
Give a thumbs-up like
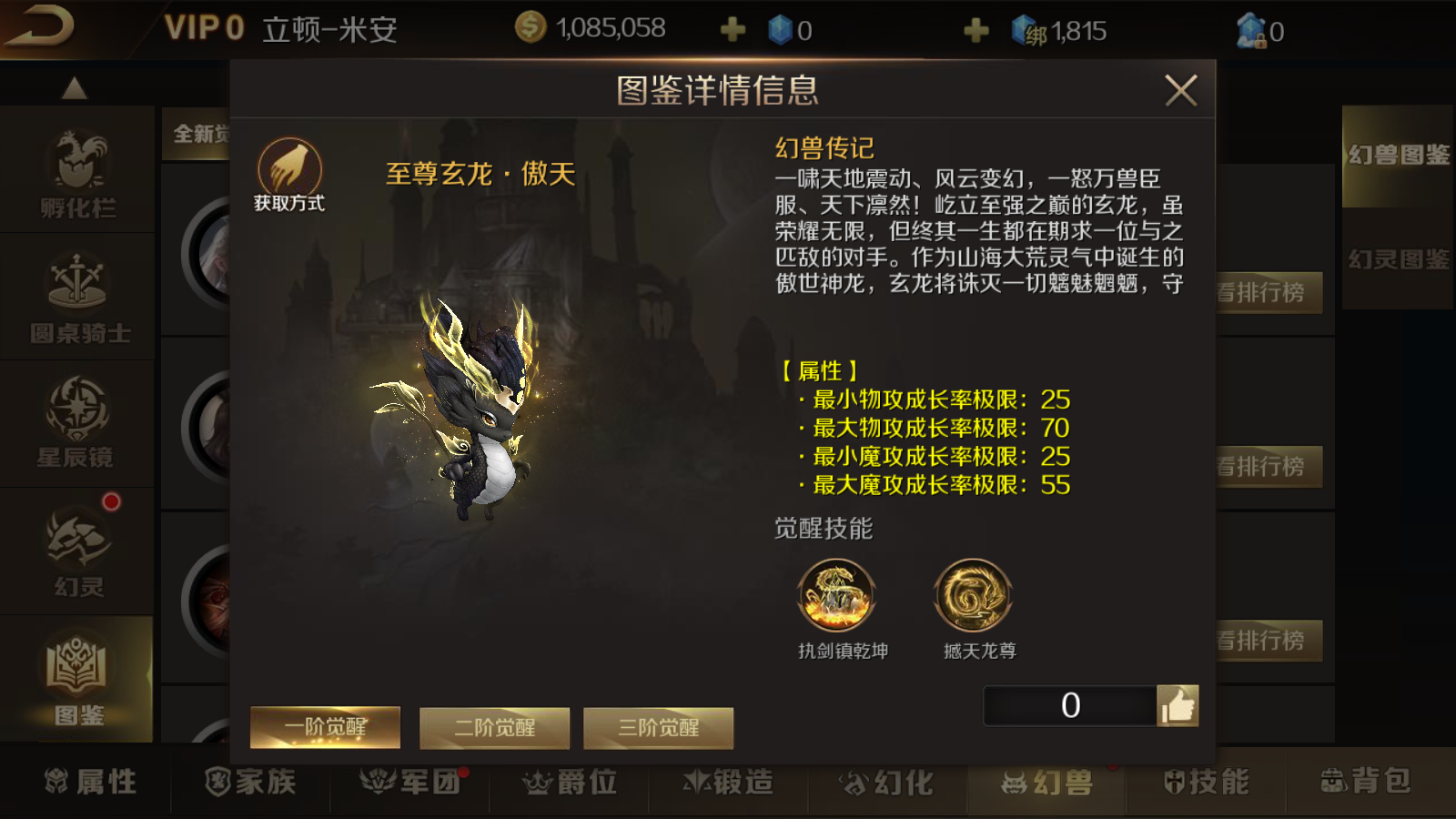point(1178,705)
